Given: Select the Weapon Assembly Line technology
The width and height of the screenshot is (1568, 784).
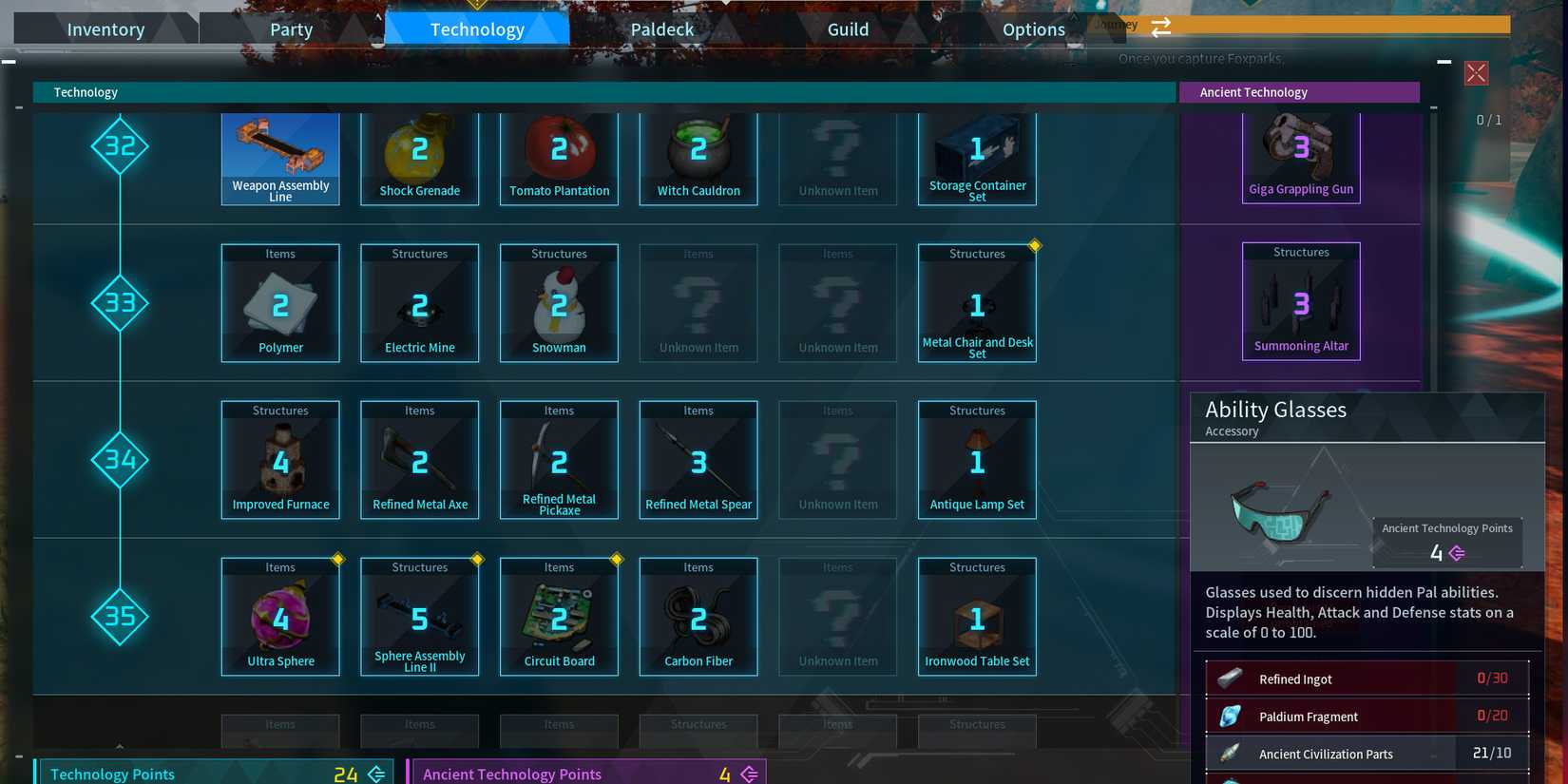Looking at the screenshot, I should [x=280, y=157].
